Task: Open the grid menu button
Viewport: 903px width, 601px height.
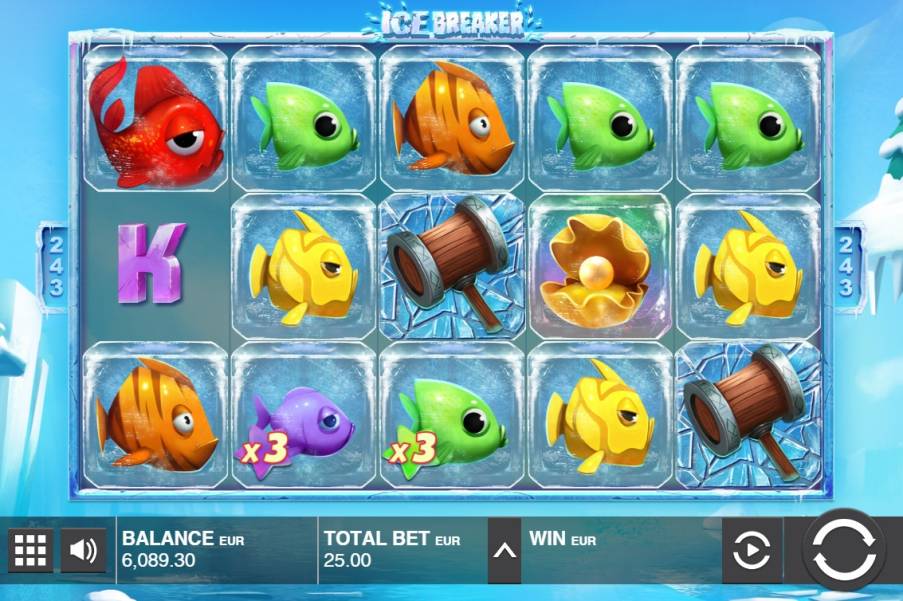Action: coord(31,549)
